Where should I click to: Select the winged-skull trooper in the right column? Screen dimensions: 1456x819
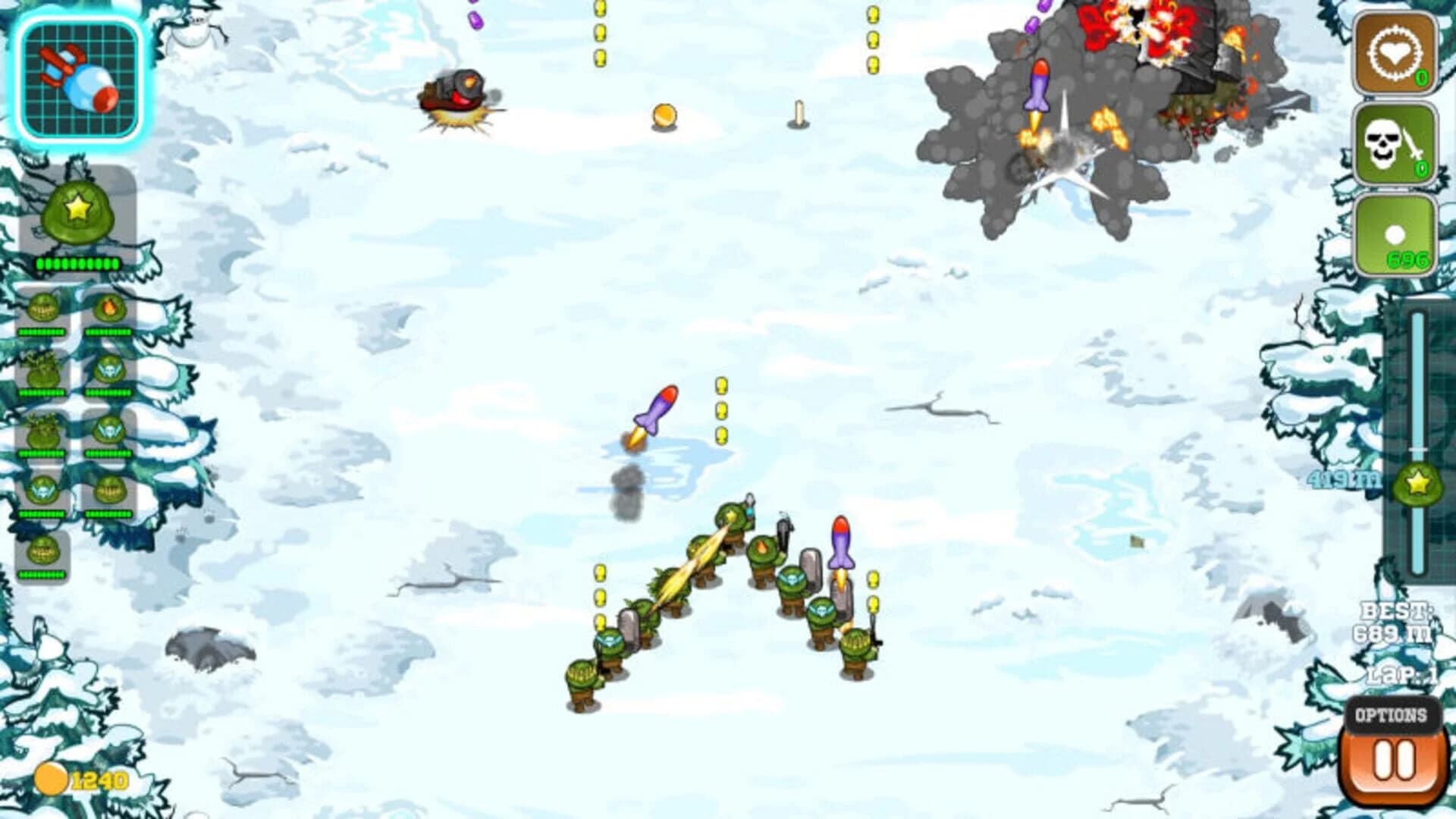[x=108, y=370]
